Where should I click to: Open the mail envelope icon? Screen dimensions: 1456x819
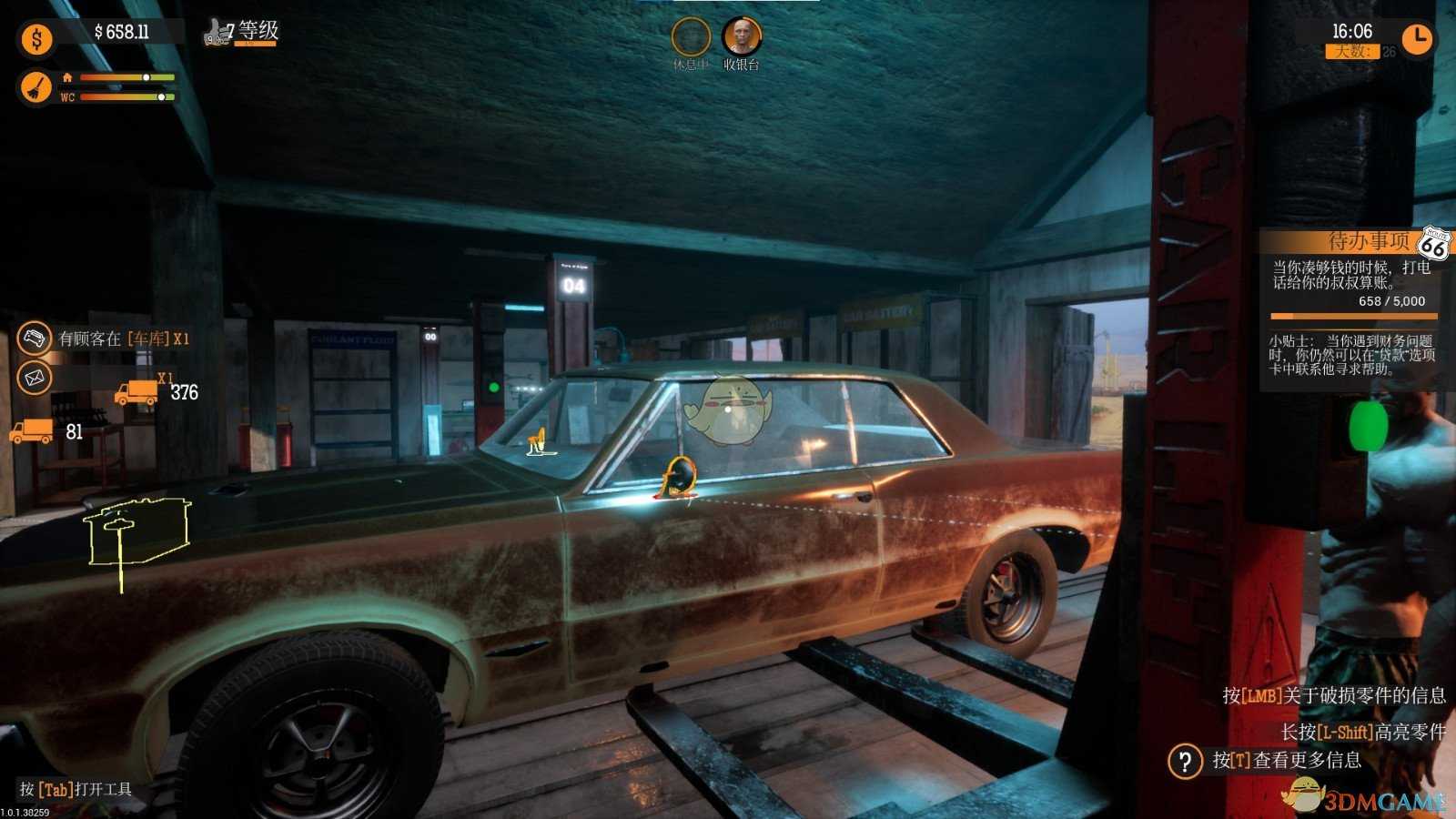pos(35,377)
